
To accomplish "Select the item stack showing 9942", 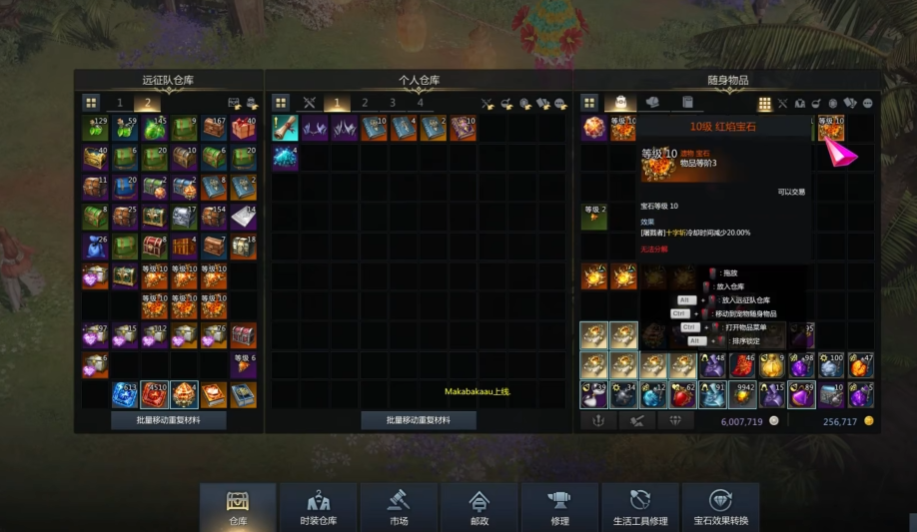I will pos(743,395).
